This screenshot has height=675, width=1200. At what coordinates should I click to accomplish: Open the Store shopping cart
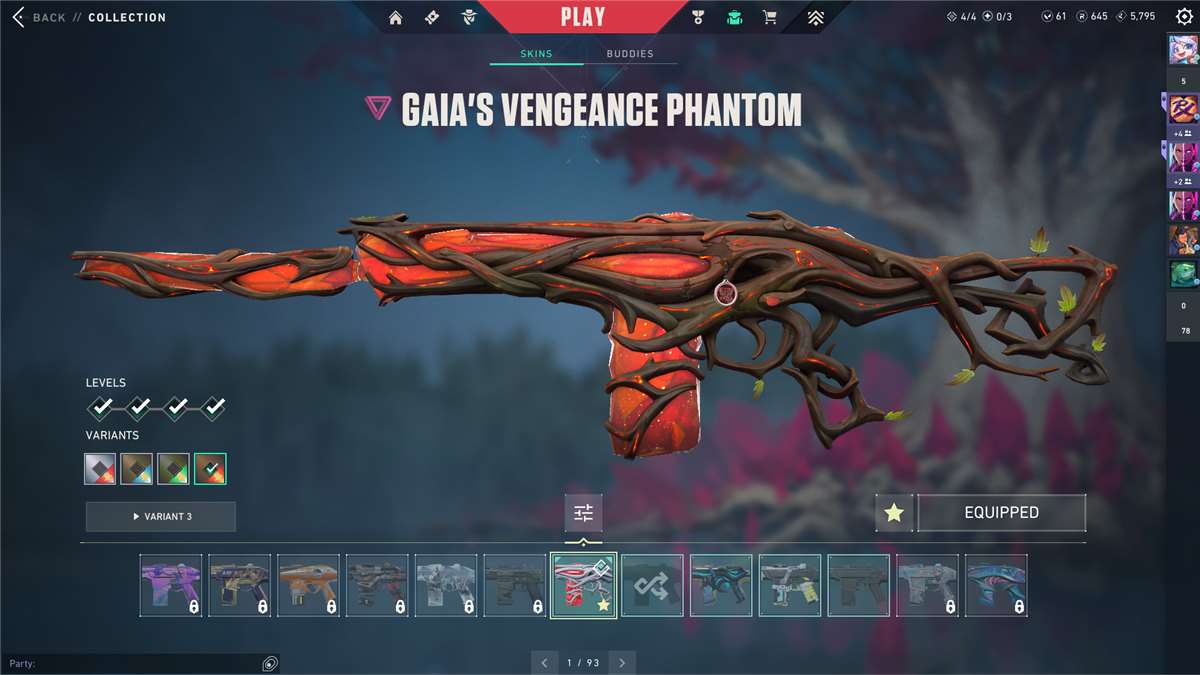pyautogui.click(x=769, y=17)
